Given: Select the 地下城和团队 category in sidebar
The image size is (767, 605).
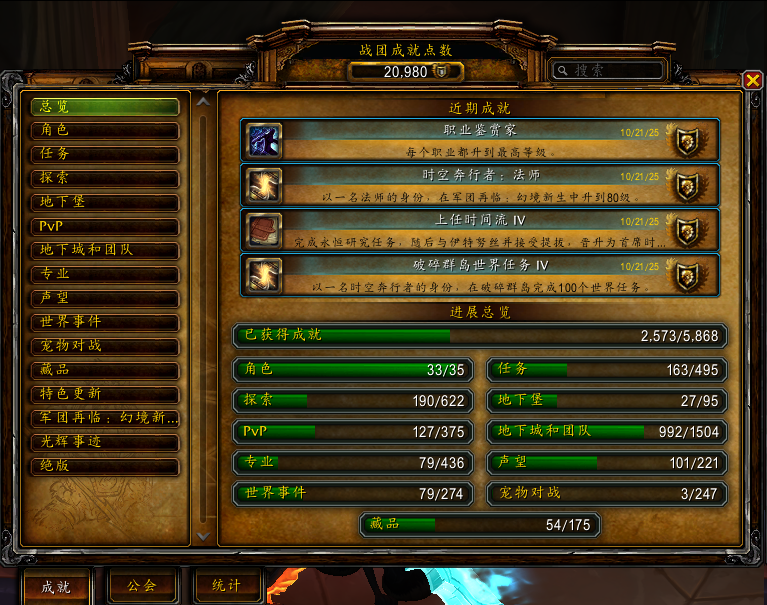Looking at the screenshot, I should pos(105,250).
